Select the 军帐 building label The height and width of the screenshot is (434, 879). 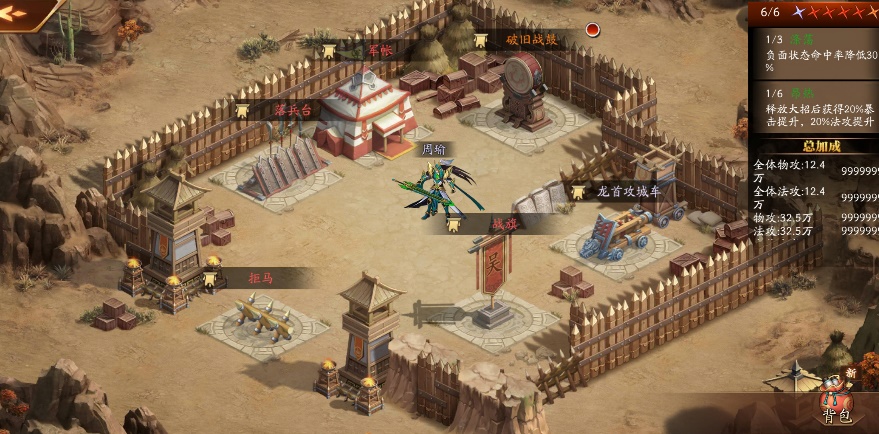(377, 50)
